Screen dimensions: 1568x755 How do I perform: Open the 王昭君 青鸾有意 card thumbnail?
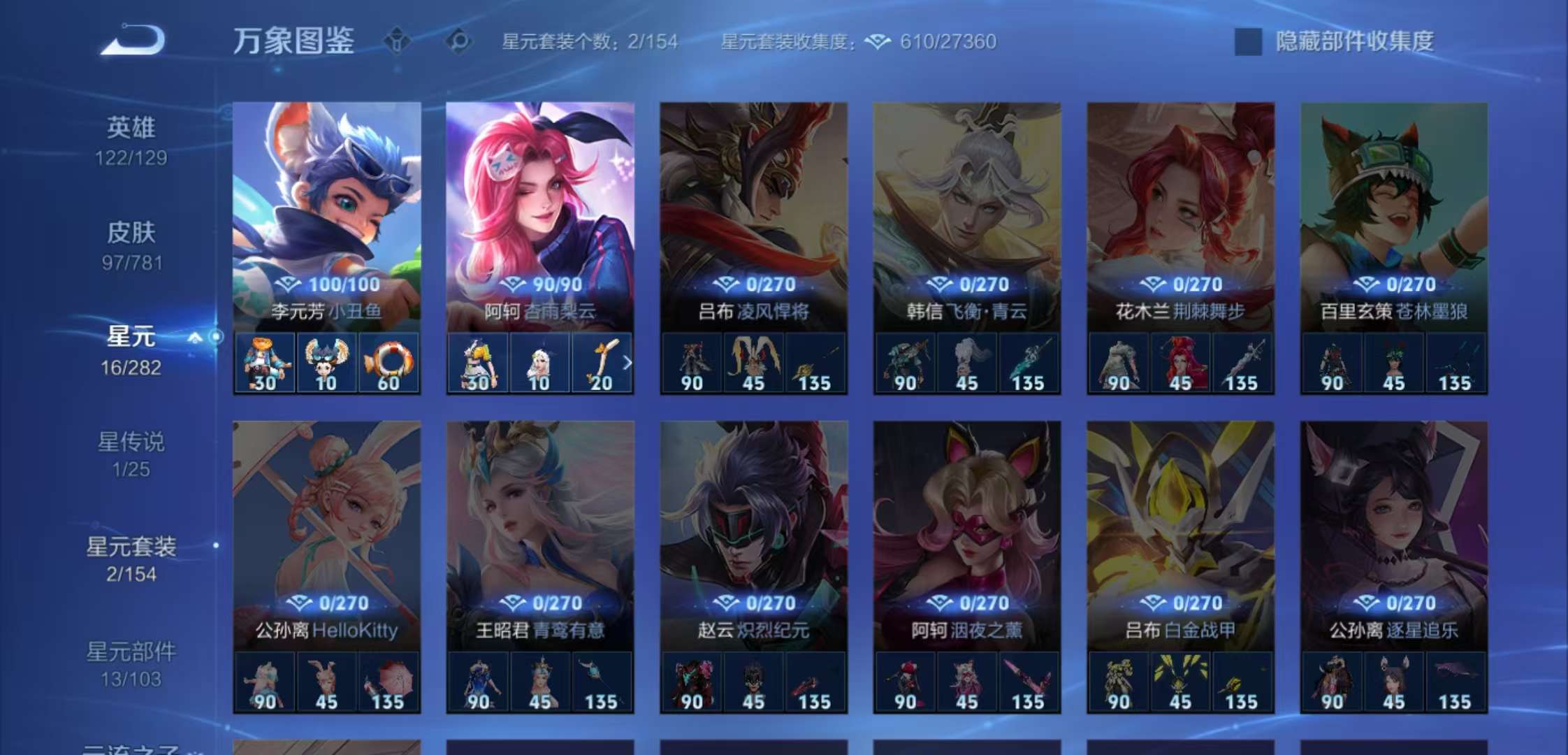[x=538, y=517]
